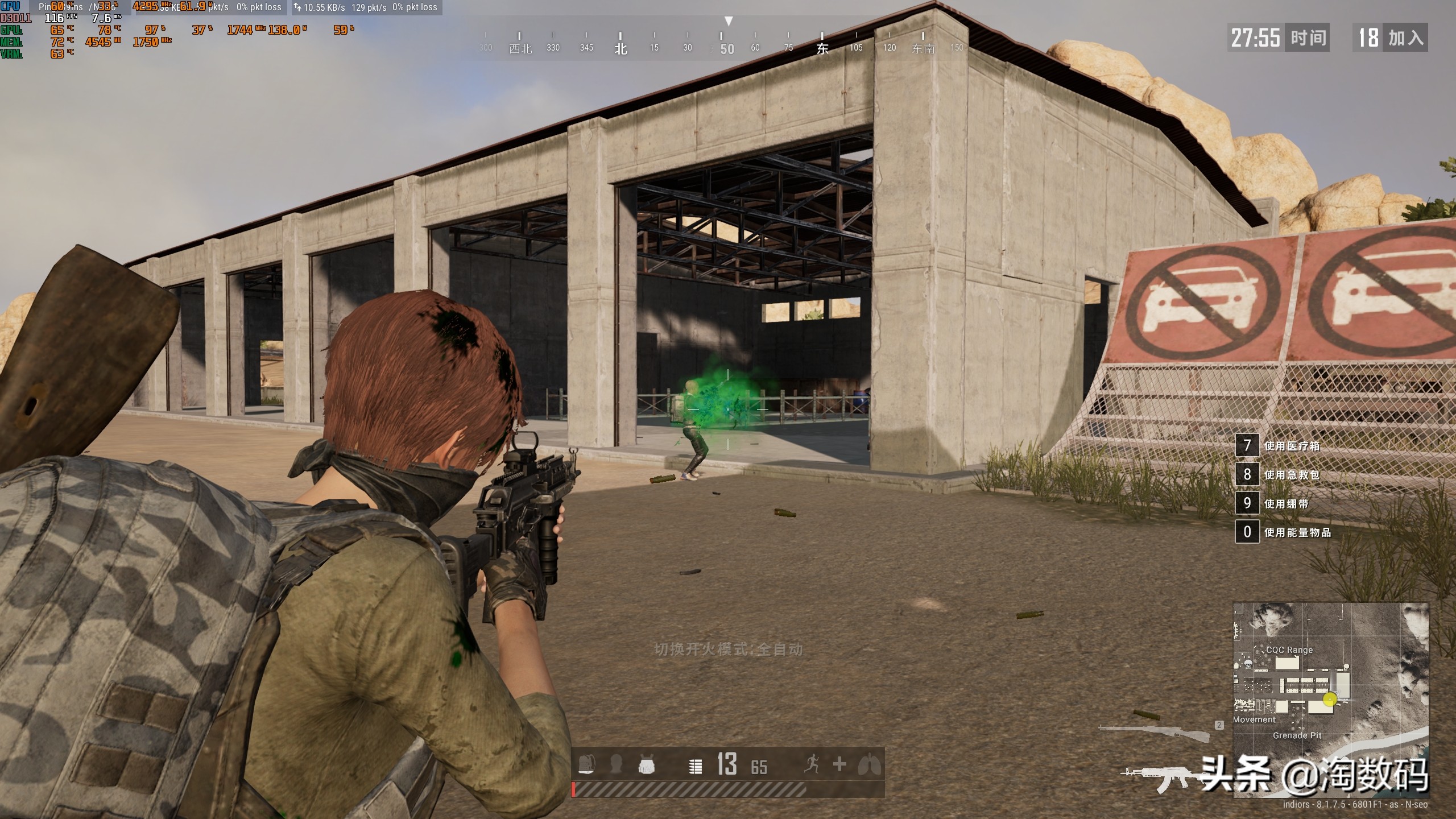This screenshot has height=819, width=1456.
Task: Click the running figure boost icon
Action: pos(812,764)
